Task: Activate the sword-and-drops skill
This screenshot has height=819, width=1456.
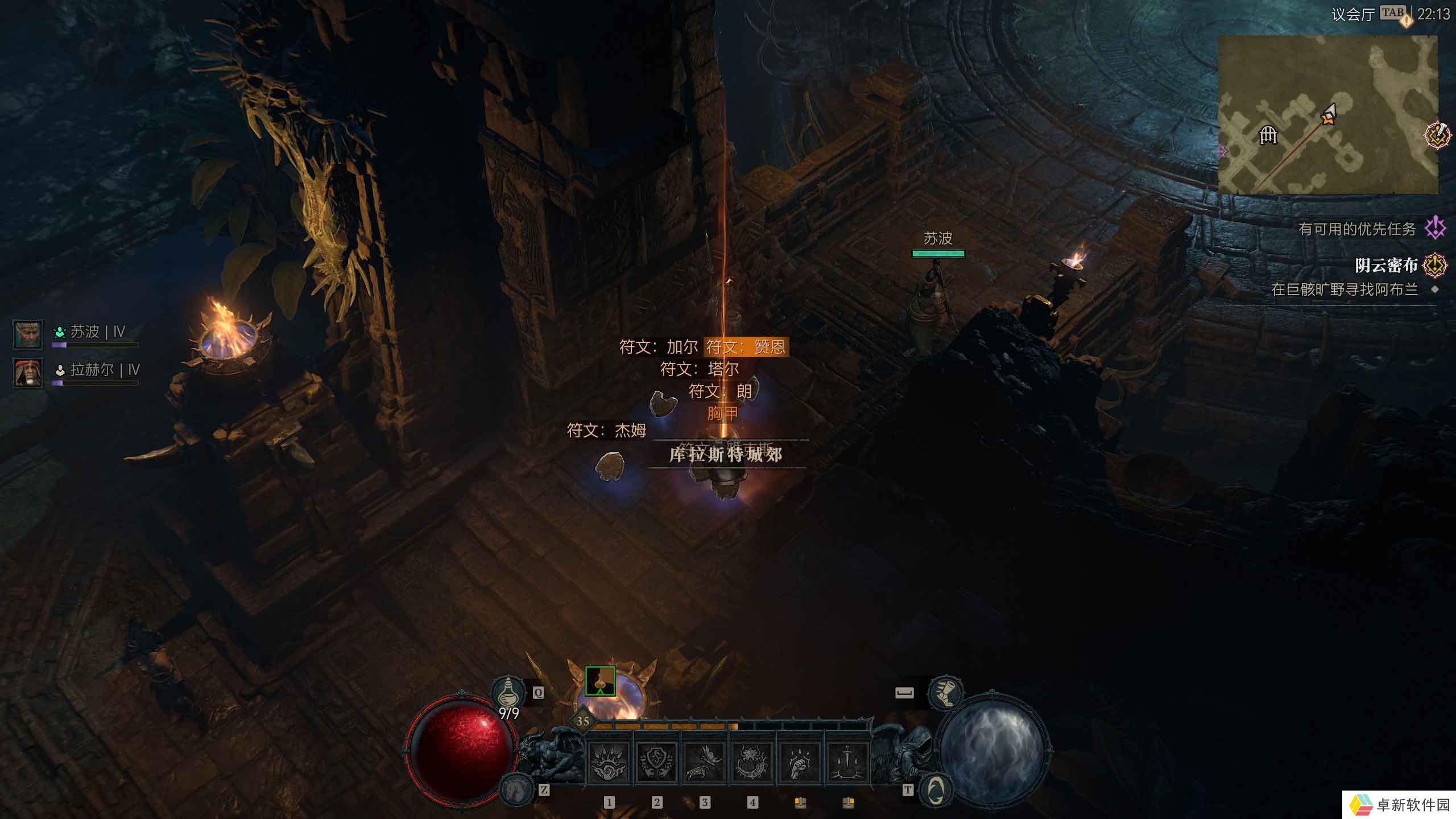Action: 848,762
